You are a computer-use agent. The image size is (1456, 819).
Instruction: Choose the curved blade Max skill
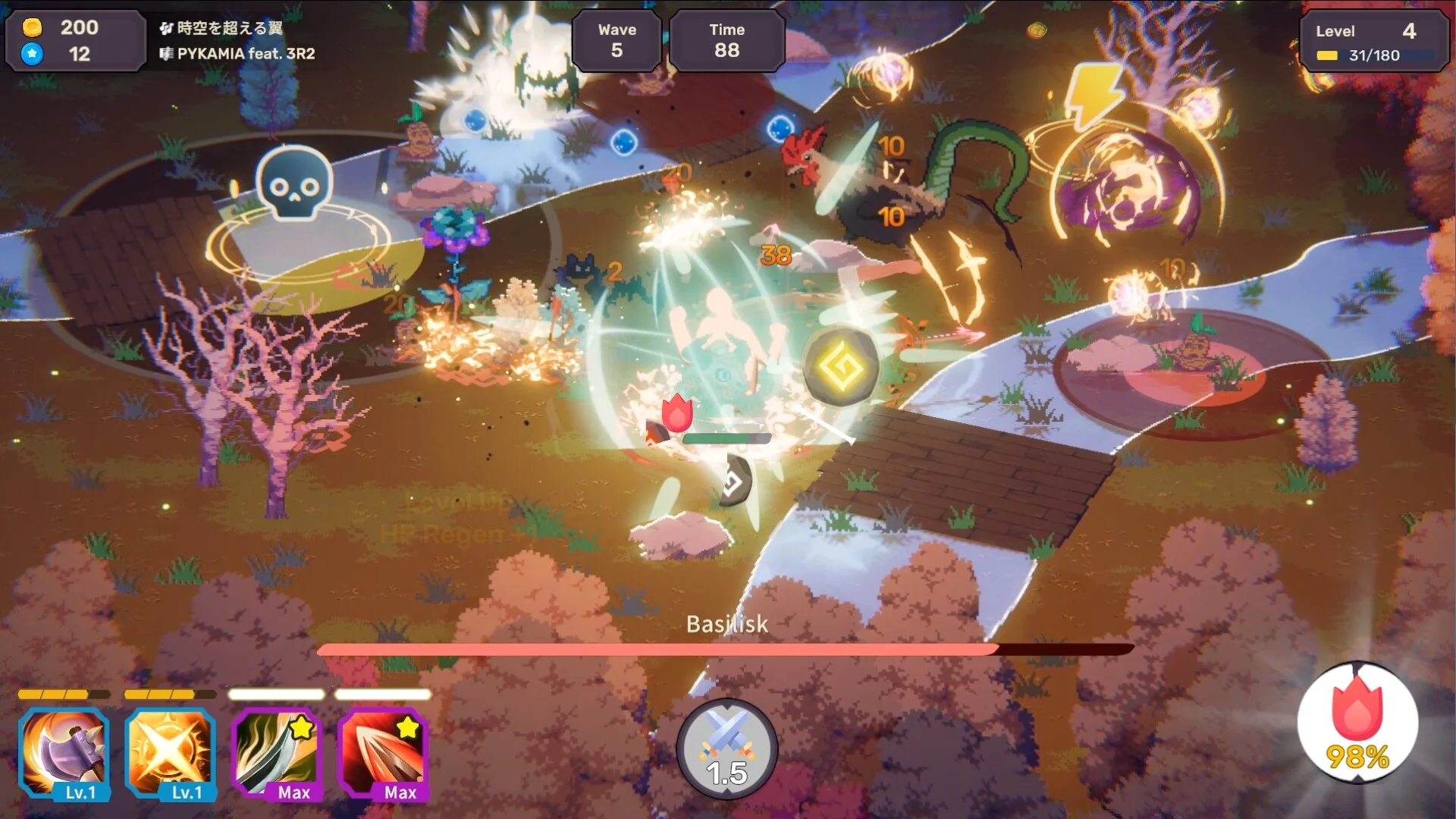[x=276, y=753]
